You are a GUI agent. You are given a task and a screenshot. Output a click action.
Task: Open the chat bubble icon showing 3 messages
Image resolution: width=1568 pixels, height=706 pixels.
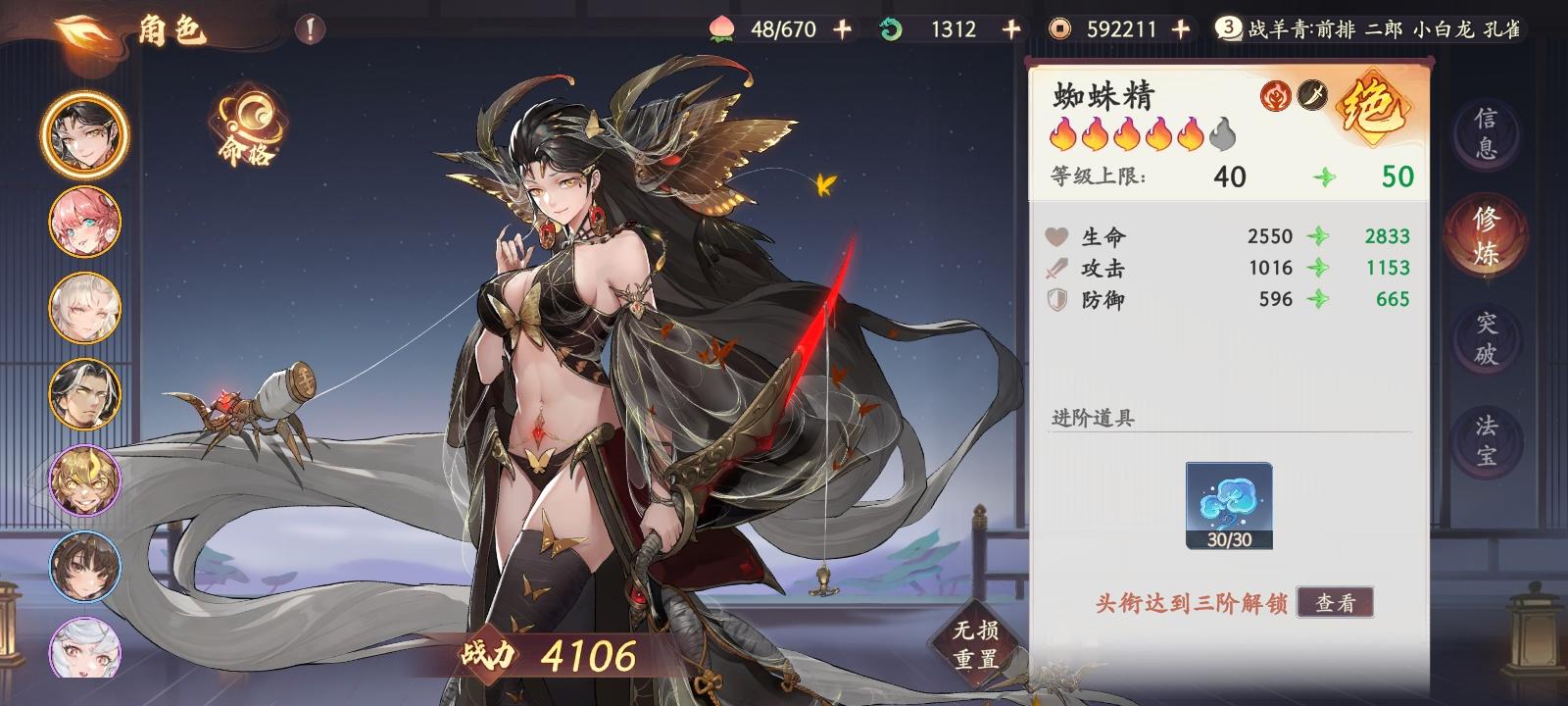tap(1229, 27)
